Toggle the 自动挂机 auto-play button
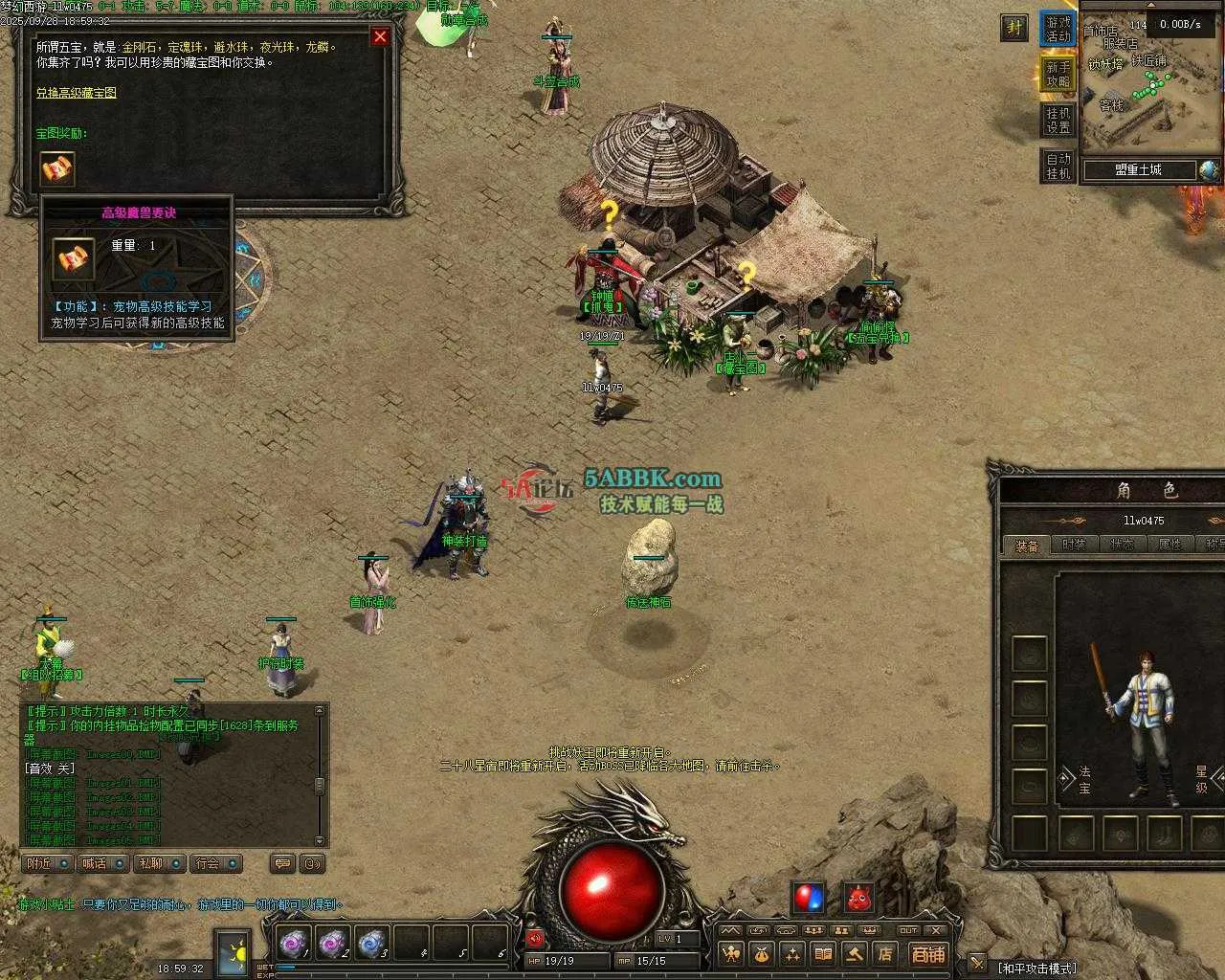 pos(1058,166)
